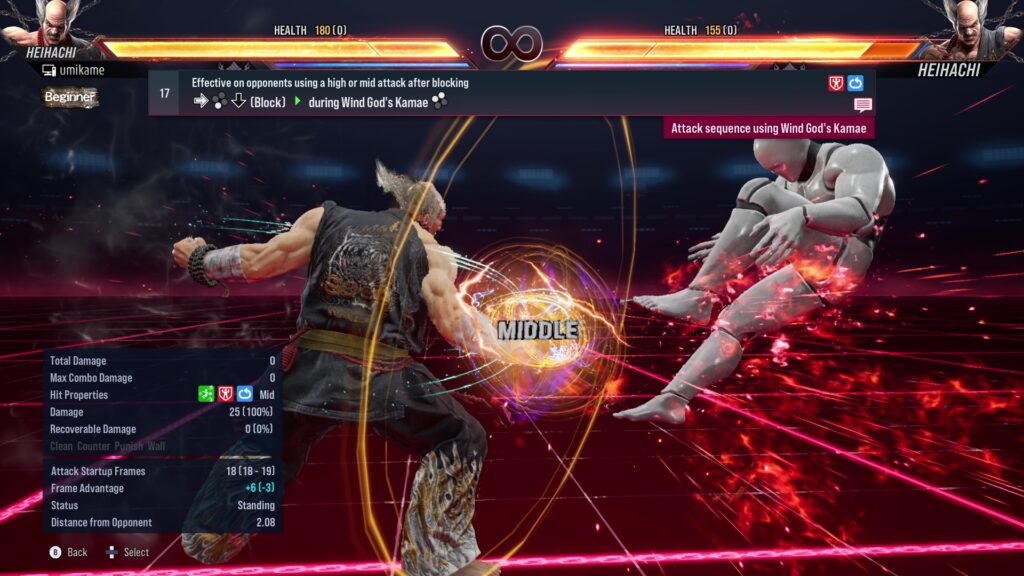Image resolution: width=1024 pixels, height=576 pixels.
Task: Click the green running figure Hit Properties icon
Action: [207, 395]
